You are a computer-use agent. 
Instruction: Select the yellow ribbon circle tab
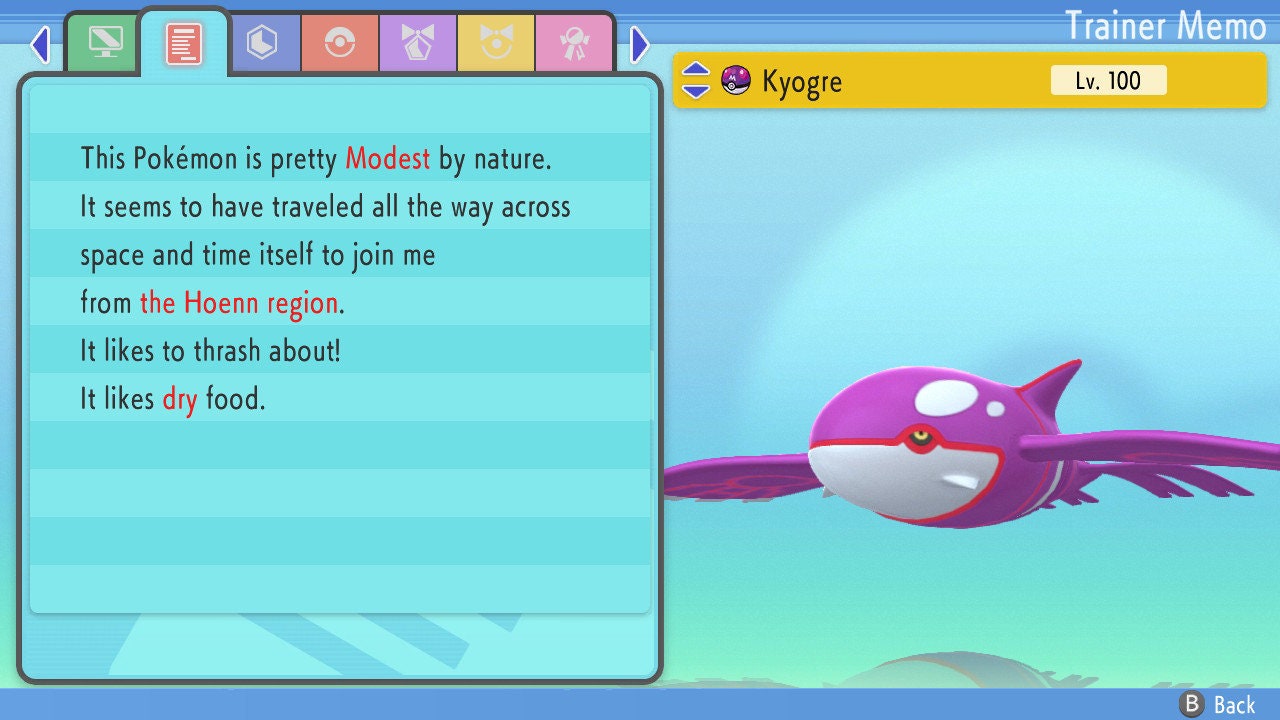coord(496,43)
